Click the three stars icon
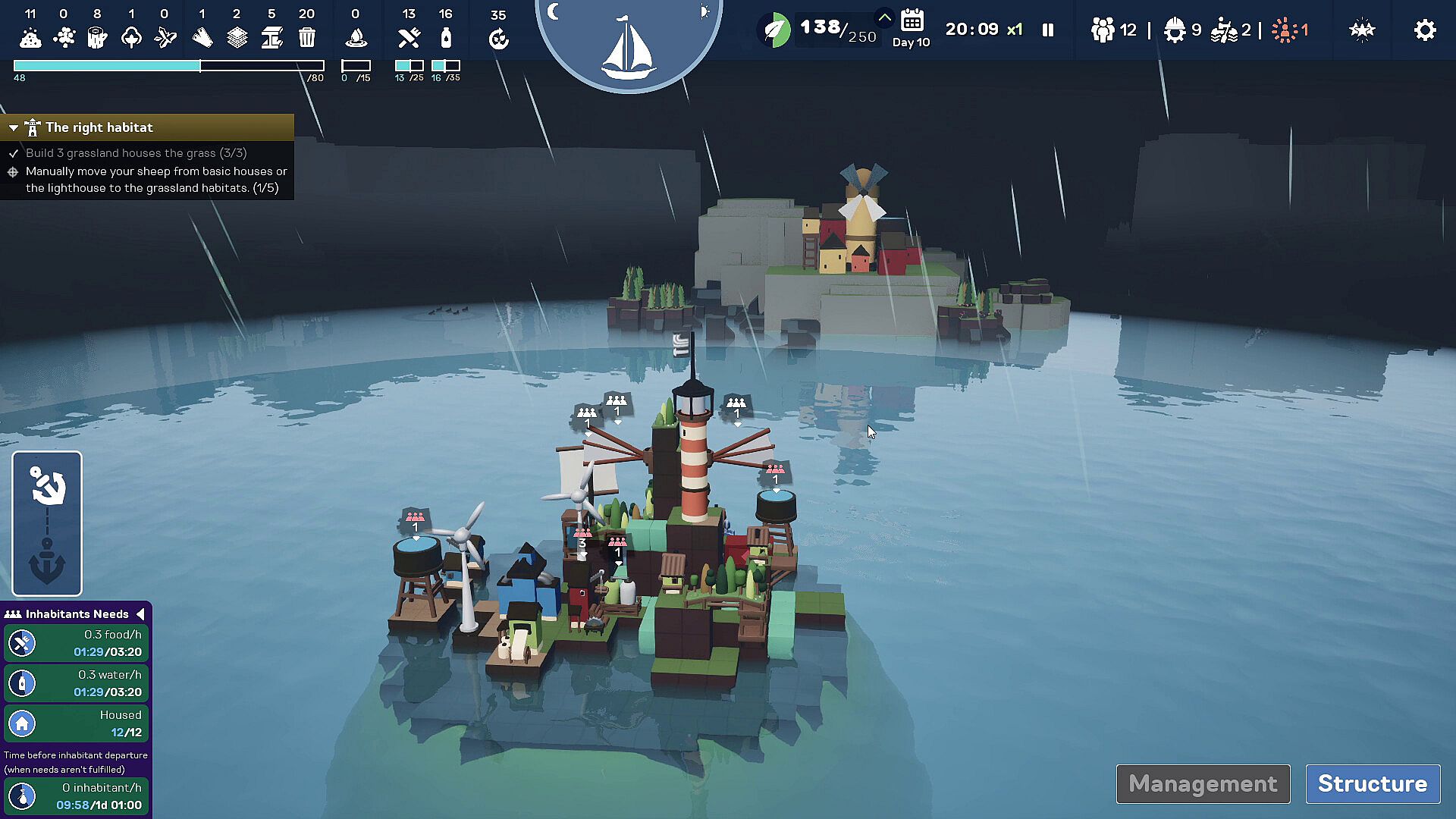 [1362, 30]
